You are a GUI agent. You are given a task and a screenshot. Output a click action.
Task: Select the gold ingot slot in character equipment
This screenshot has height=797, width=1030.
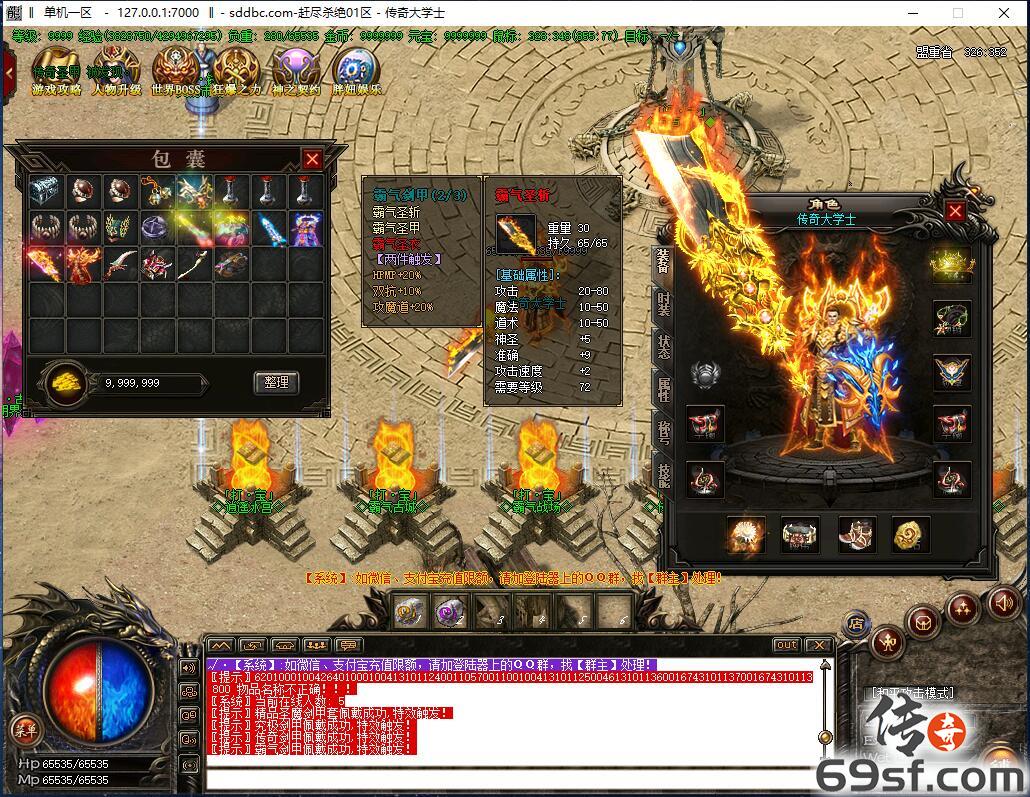click(x=910, y=535)
